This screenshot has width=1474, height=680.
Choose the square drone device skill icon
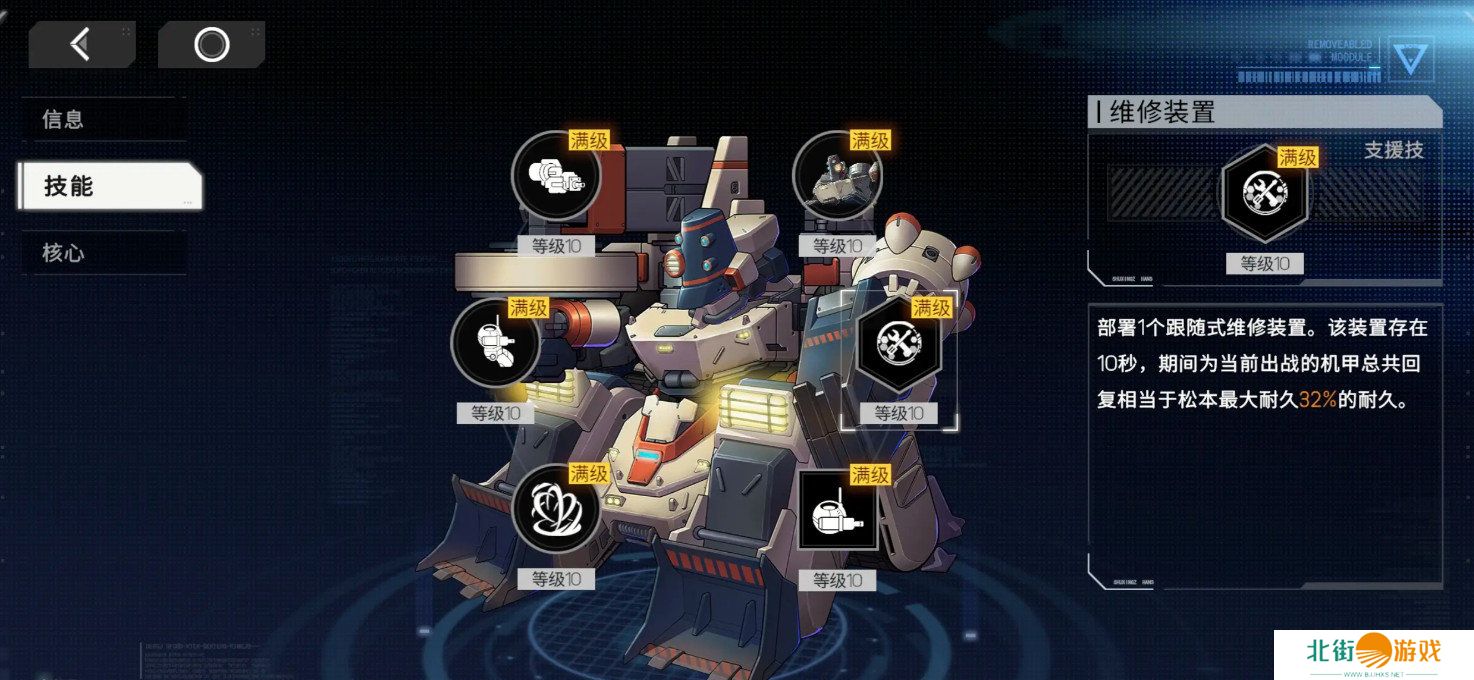pyautogui.click(x=837, y=509)
